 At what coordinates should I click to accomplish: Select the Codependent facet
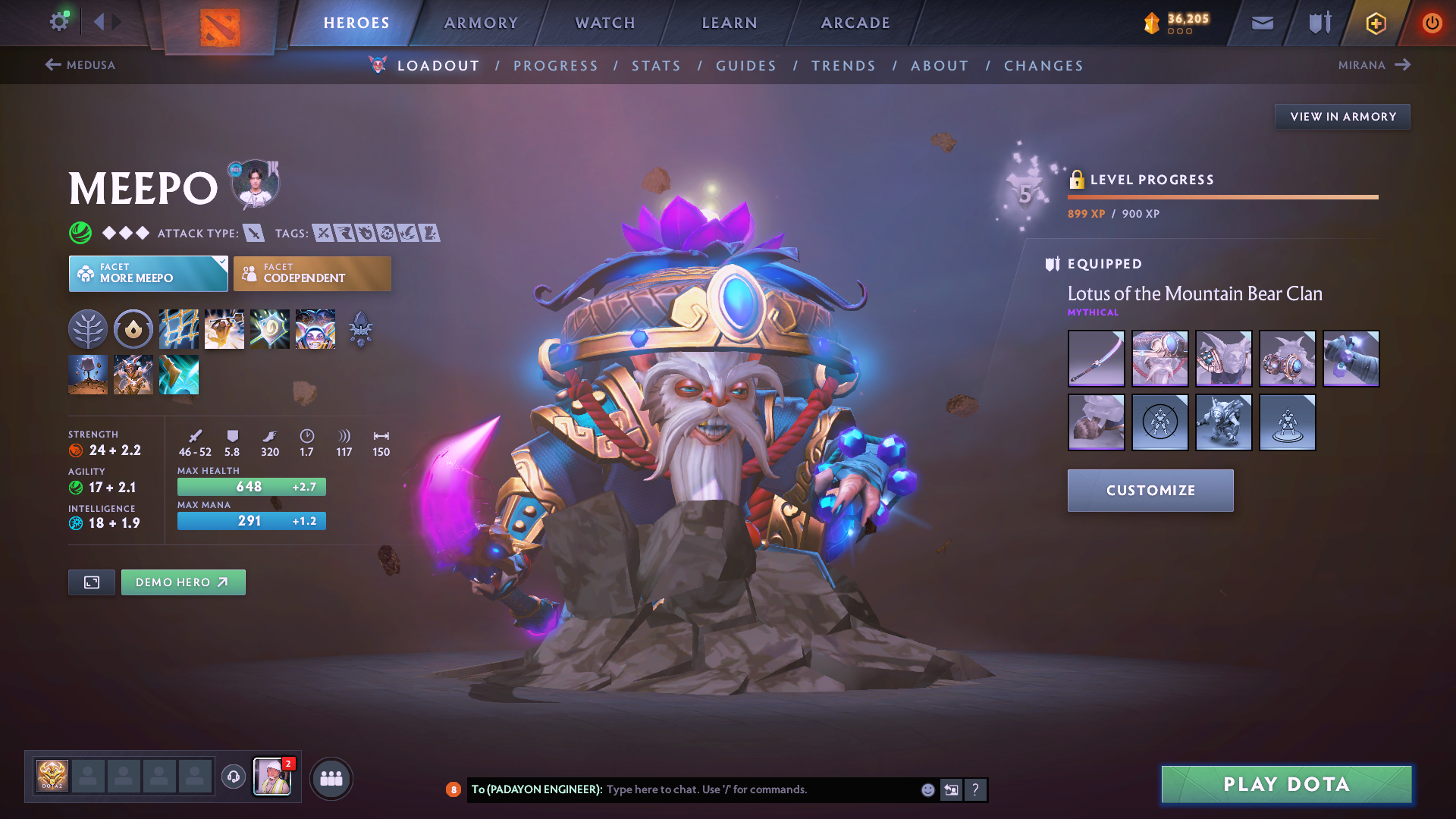point(312,274)
